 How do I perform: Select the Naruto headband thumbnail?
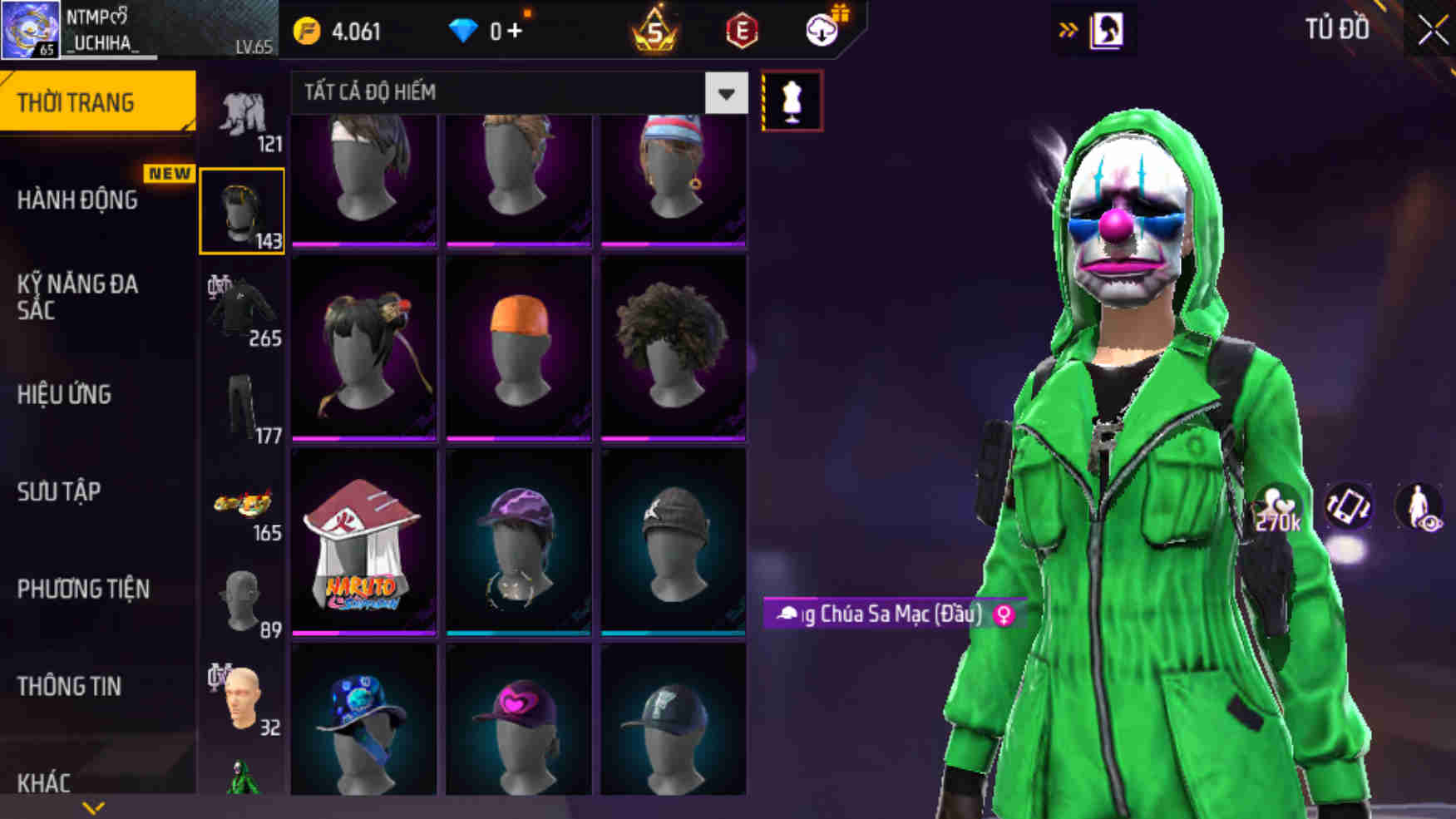point(363,540)
